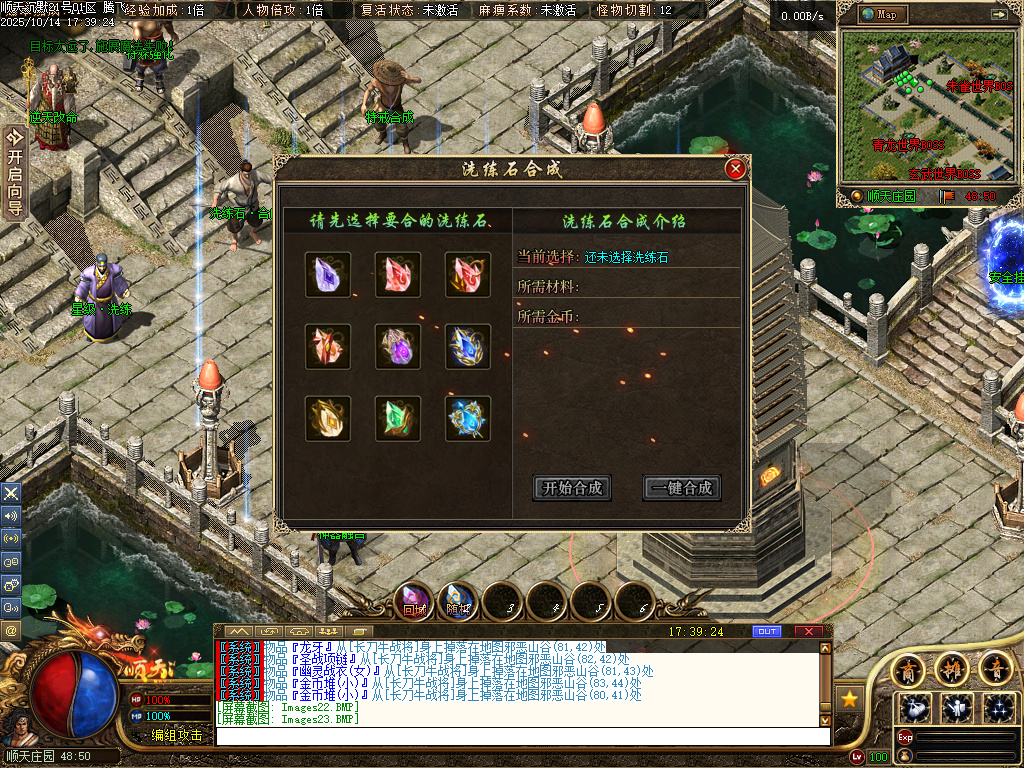
Task: Click the 一键合成 button
Action: 682,488
